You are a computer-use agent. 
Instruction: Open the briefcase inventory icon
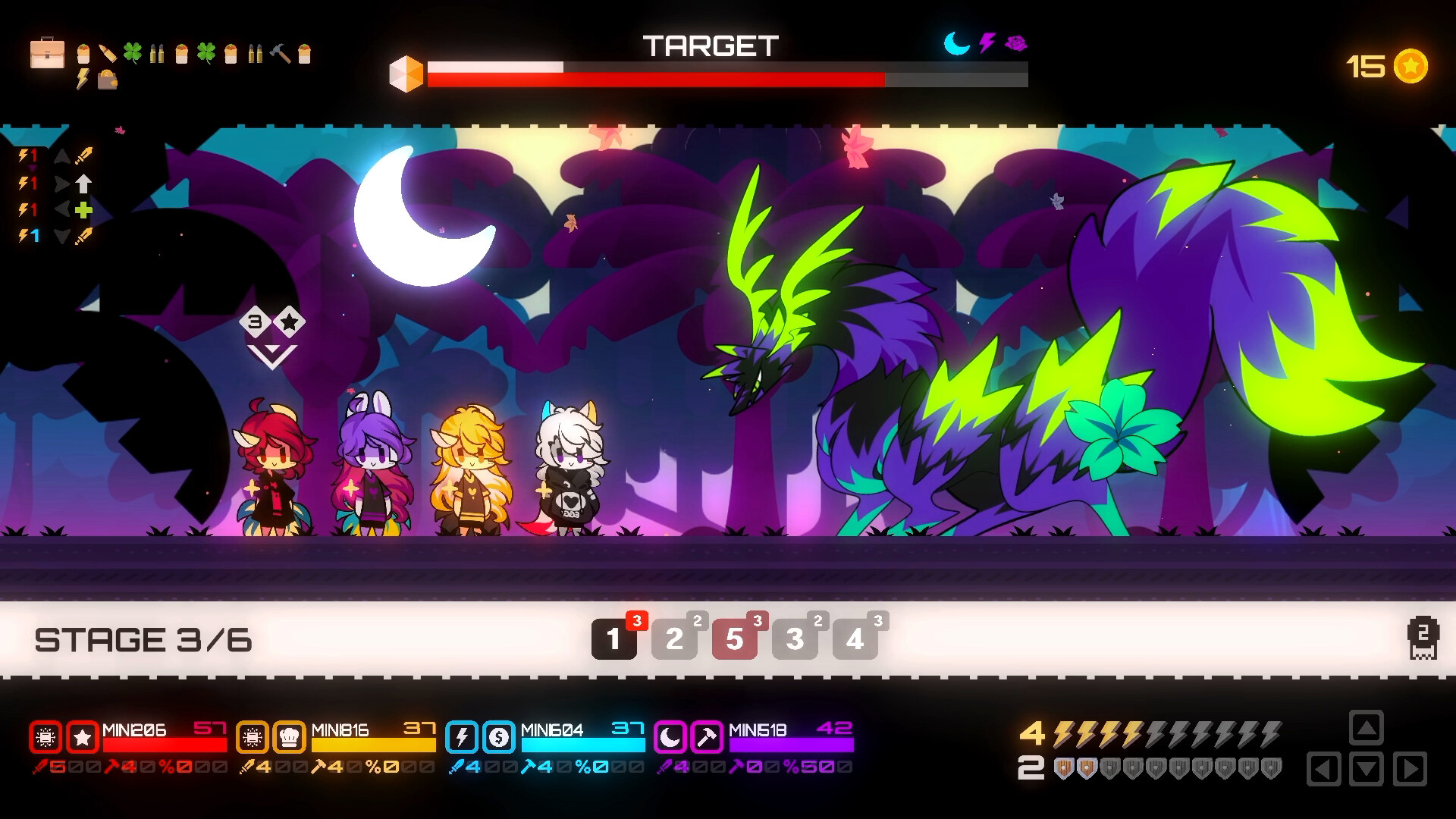point(47,53)
